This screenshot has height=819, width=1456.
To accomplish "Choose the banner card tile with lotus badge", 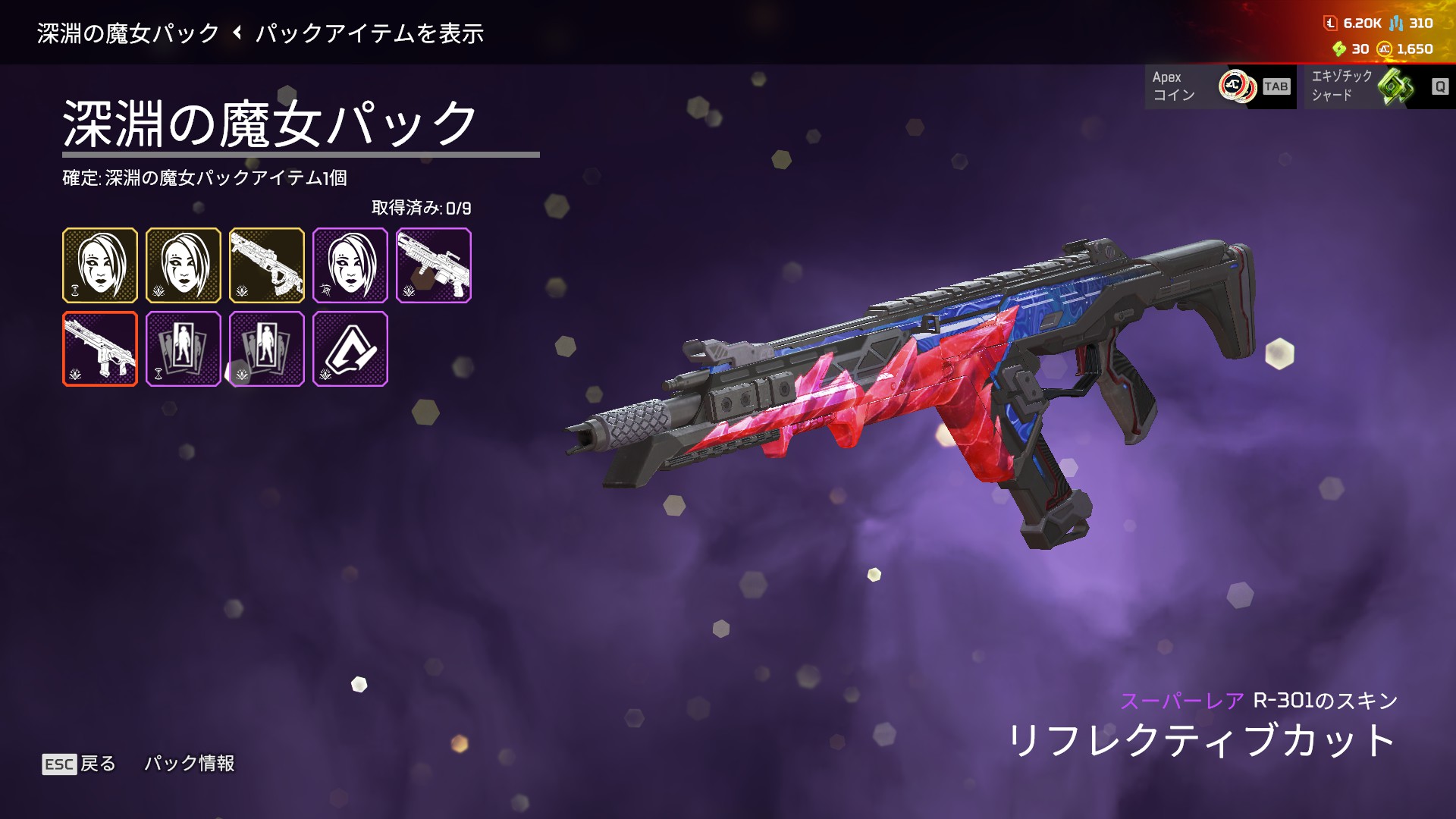I will pos(267,349).
